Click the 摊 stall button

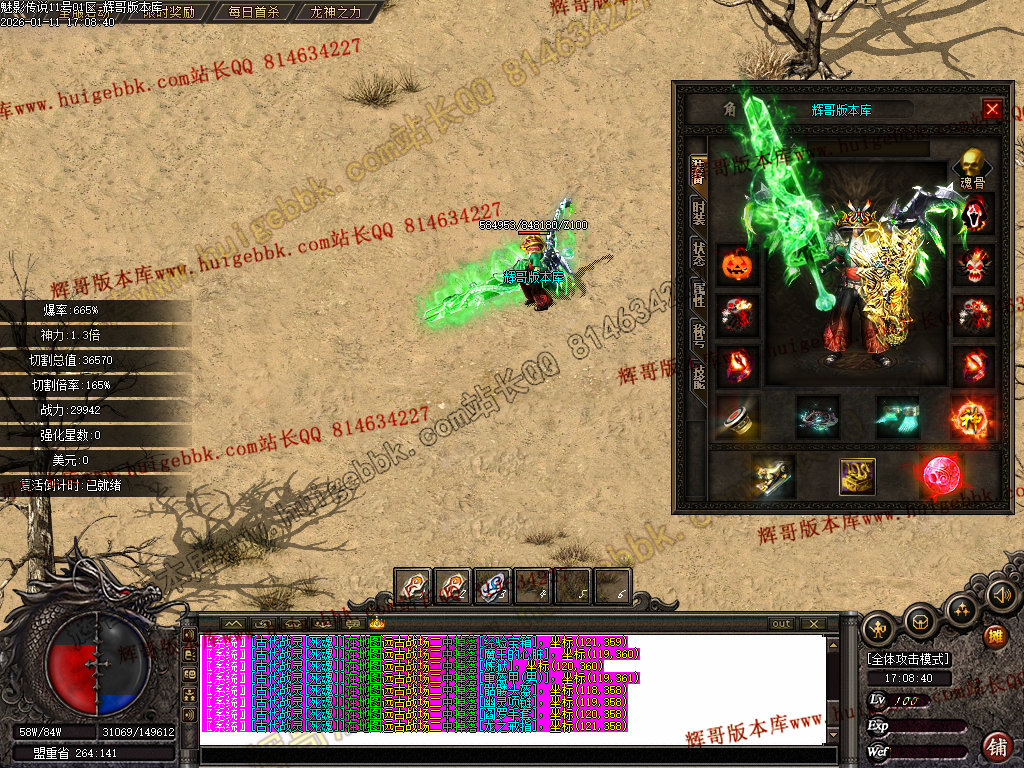996,635
